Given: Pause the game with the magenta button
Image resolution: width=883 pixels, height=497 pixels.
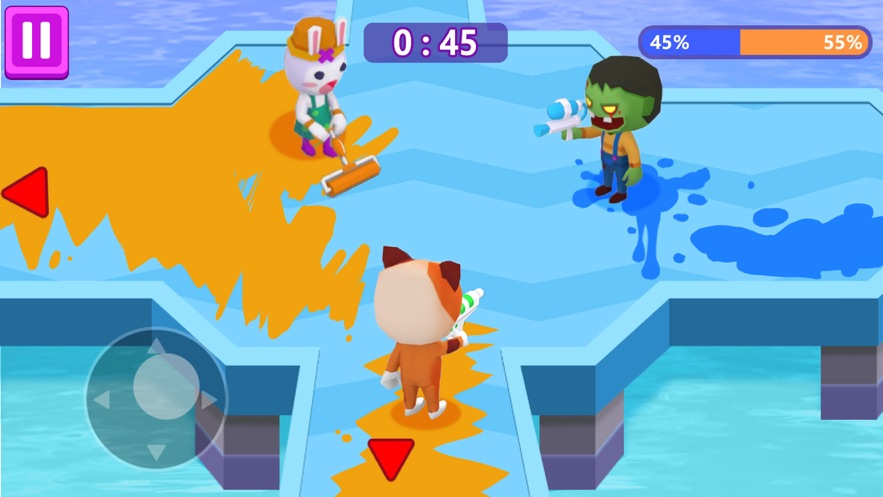Looking at the screenshot, I should click(x=36, y=41).
